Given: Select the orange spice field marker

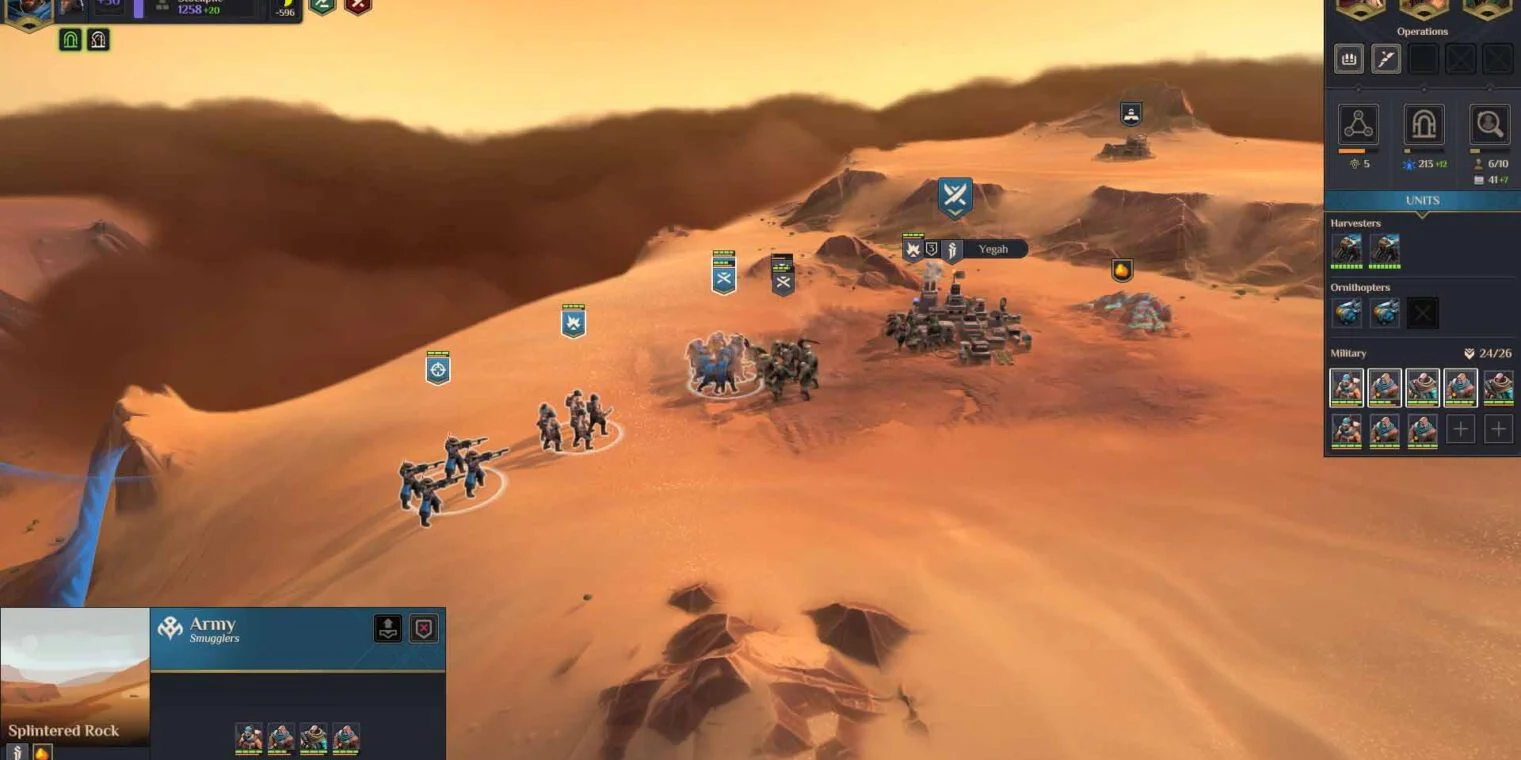Looking at the screenshot, I should [1122, 270].
